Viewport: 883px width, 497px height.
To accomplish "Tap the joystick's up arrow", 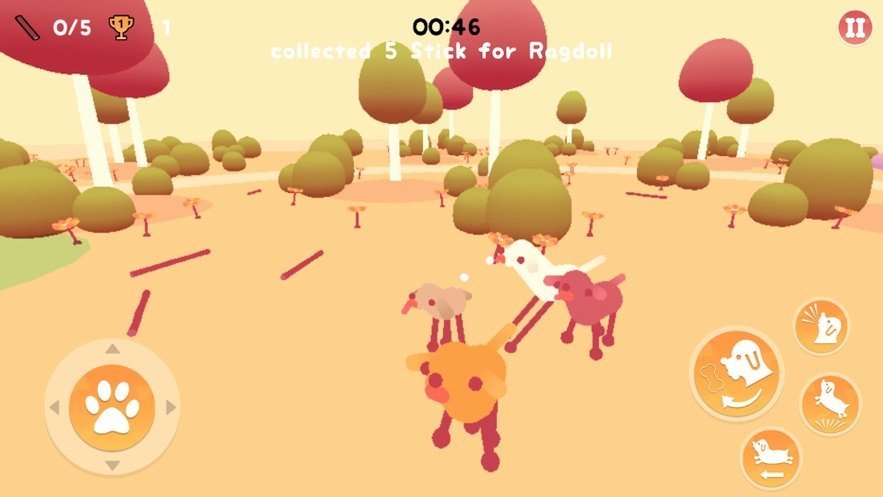I will click(x=112, y=350).
